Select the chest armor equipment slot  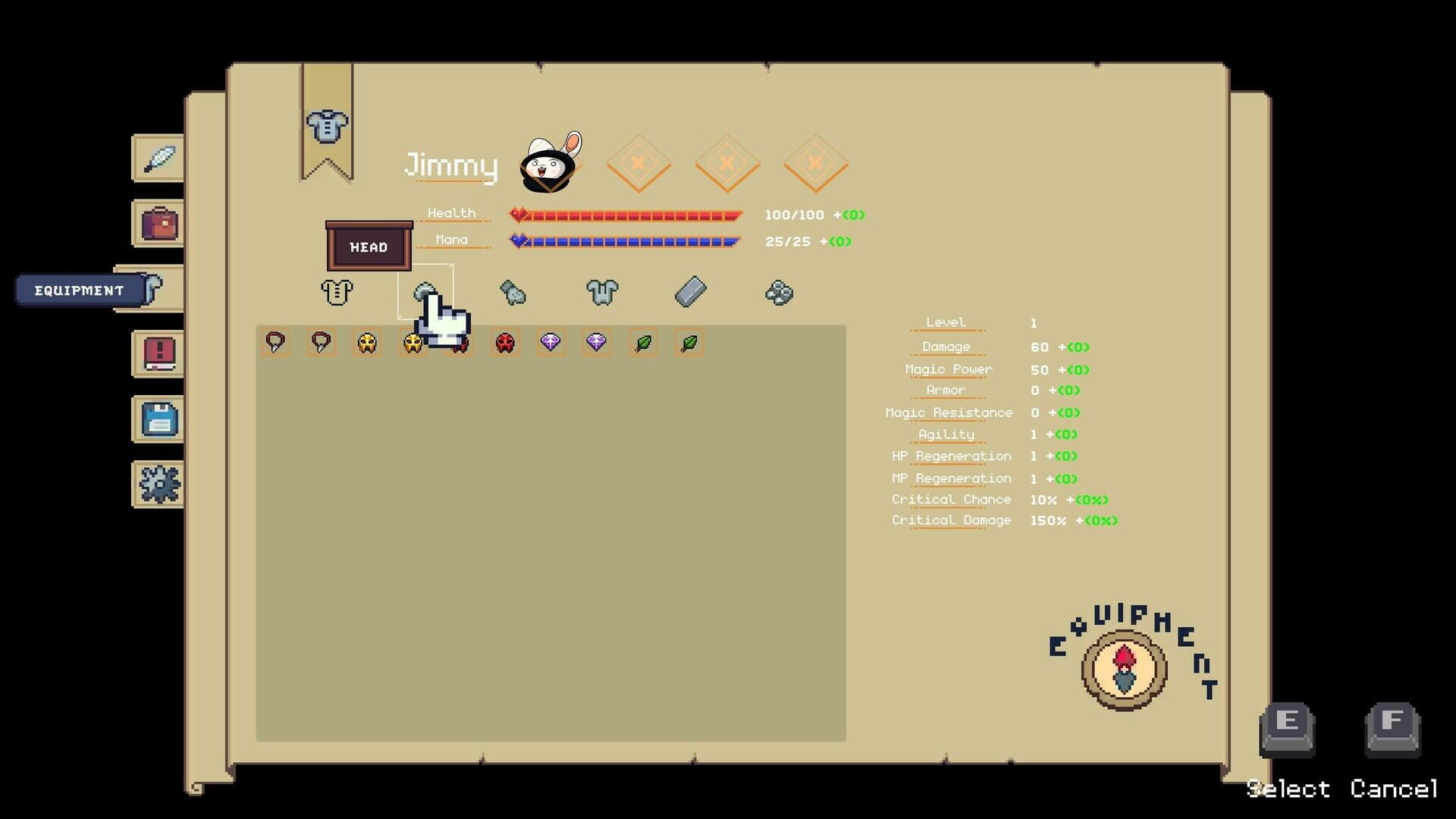[601, 292]
